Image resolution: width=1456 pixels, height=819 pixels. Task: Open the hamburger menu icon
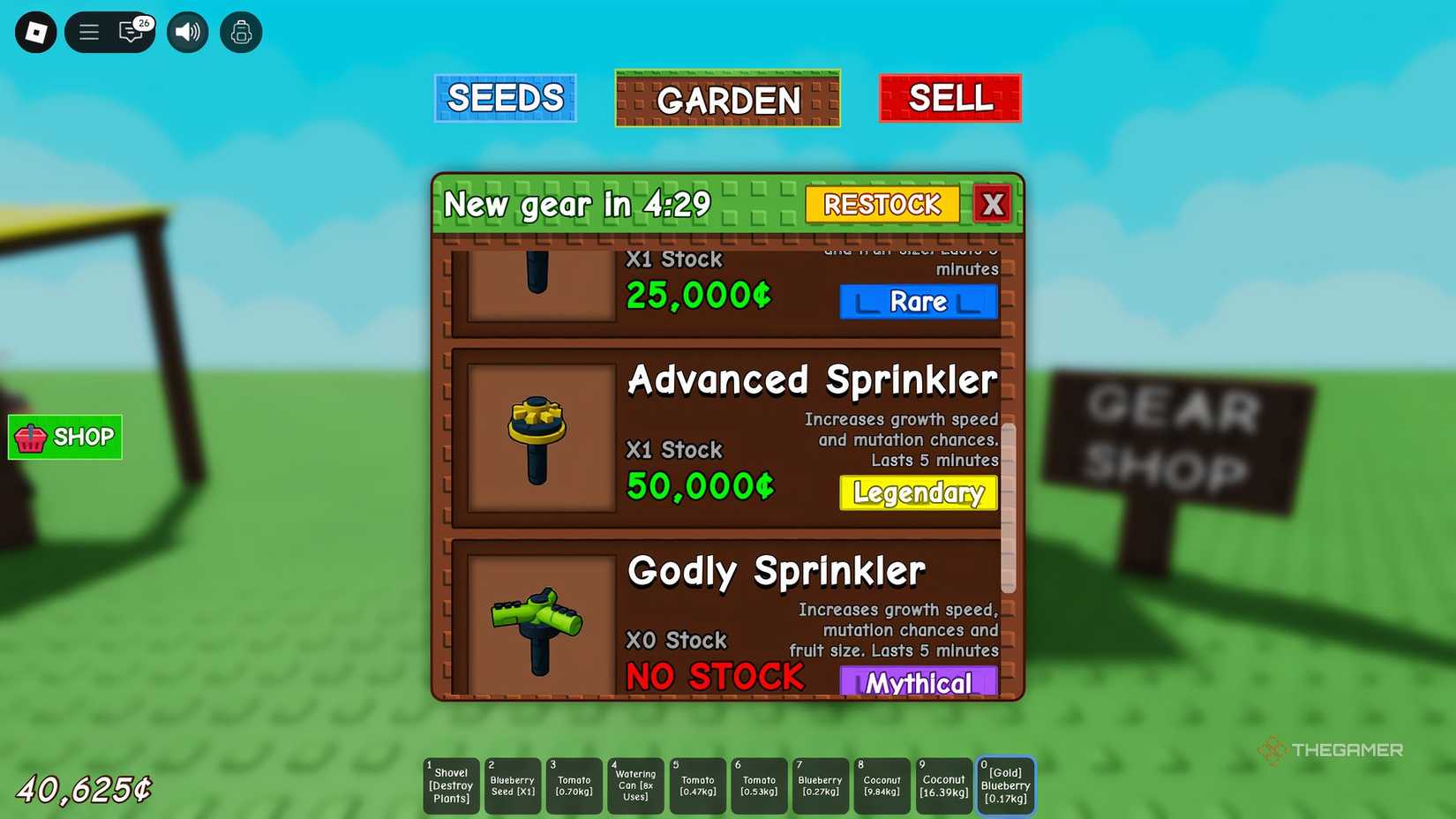tap(88, 32)
